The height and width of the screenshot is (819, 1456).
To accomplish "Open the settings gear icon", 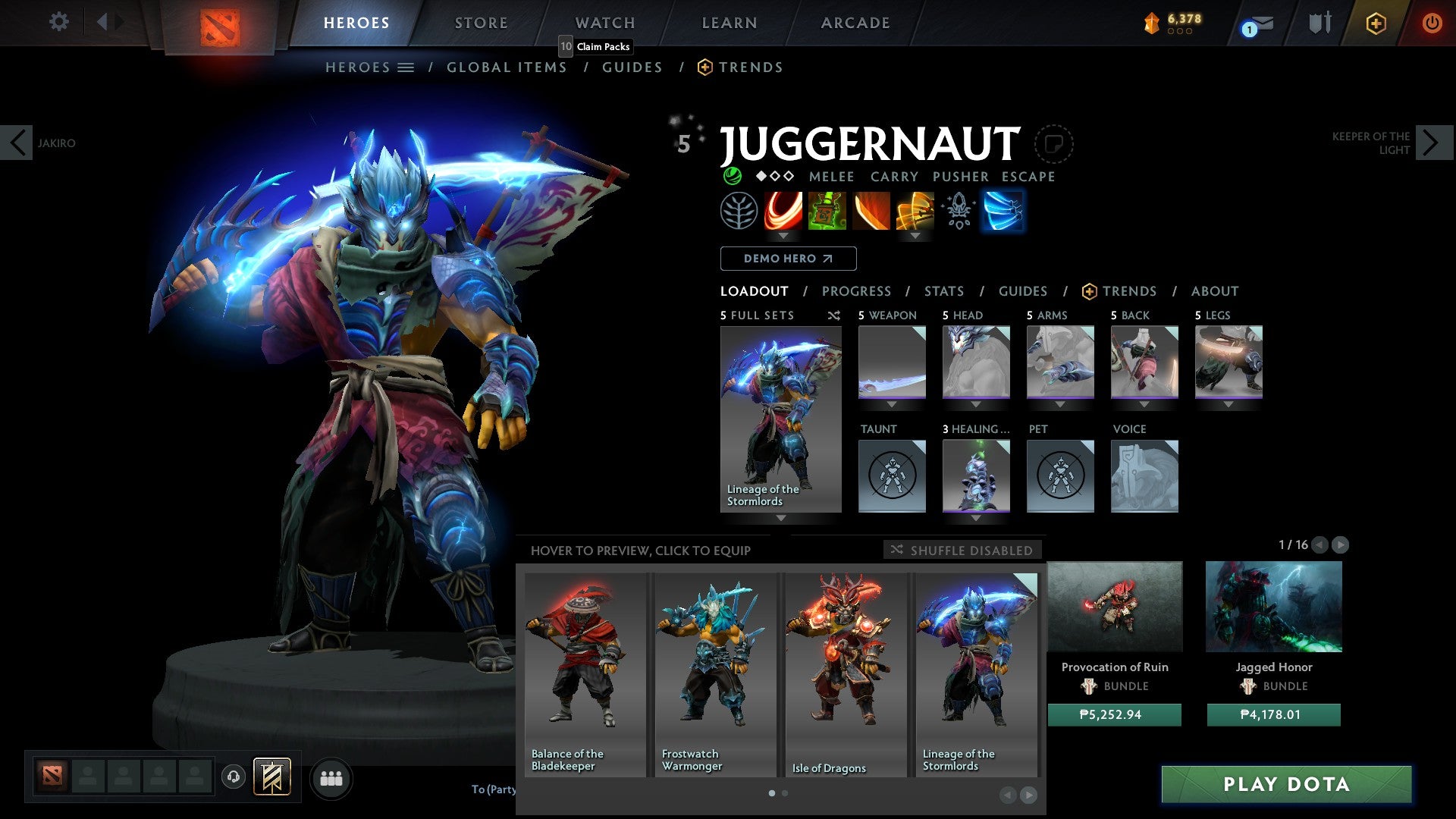I will coord(58,22).
